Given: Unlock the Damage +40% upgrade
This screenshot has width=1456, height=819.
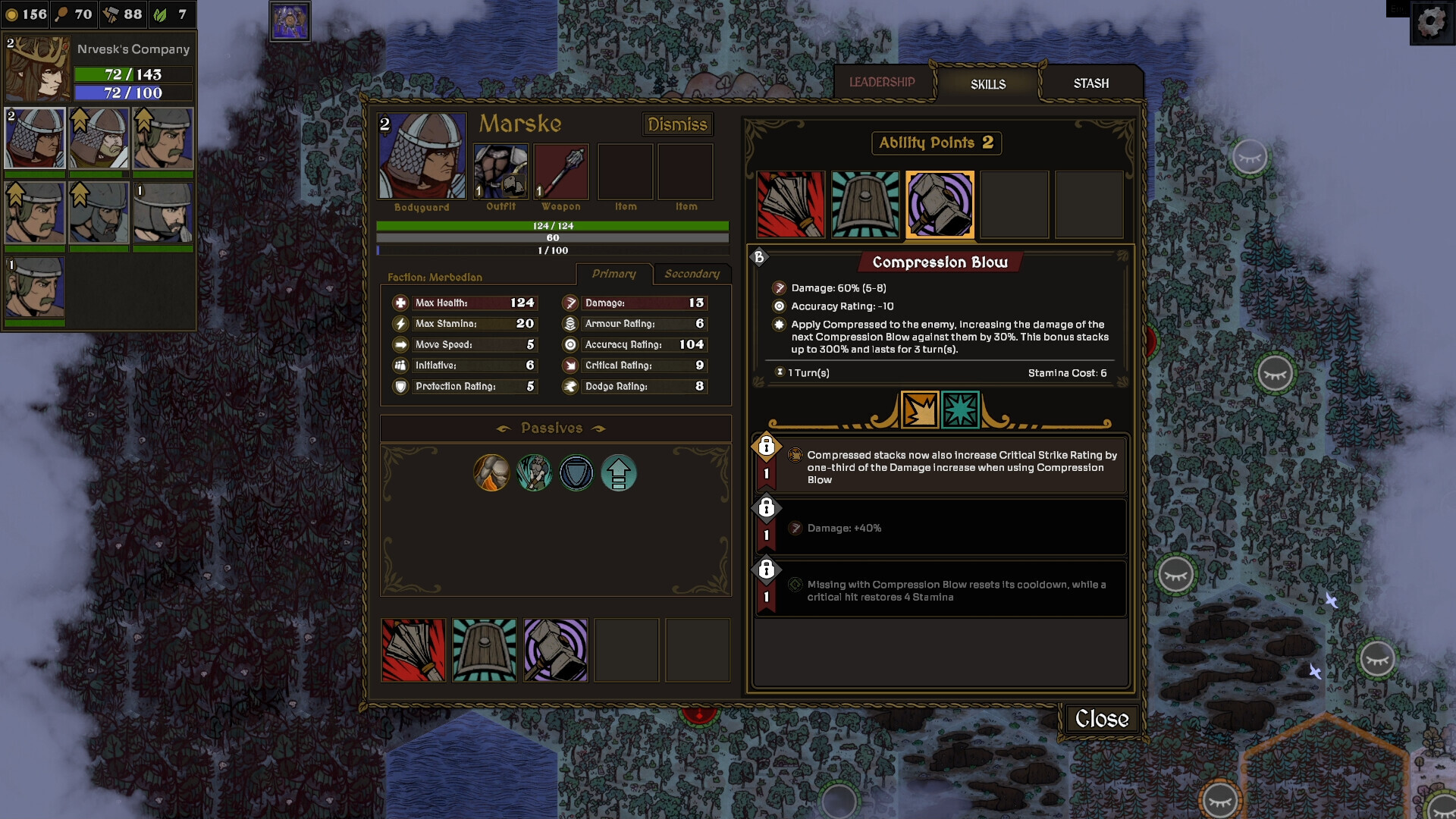Looking at the screenshot, I should [767, 508].
